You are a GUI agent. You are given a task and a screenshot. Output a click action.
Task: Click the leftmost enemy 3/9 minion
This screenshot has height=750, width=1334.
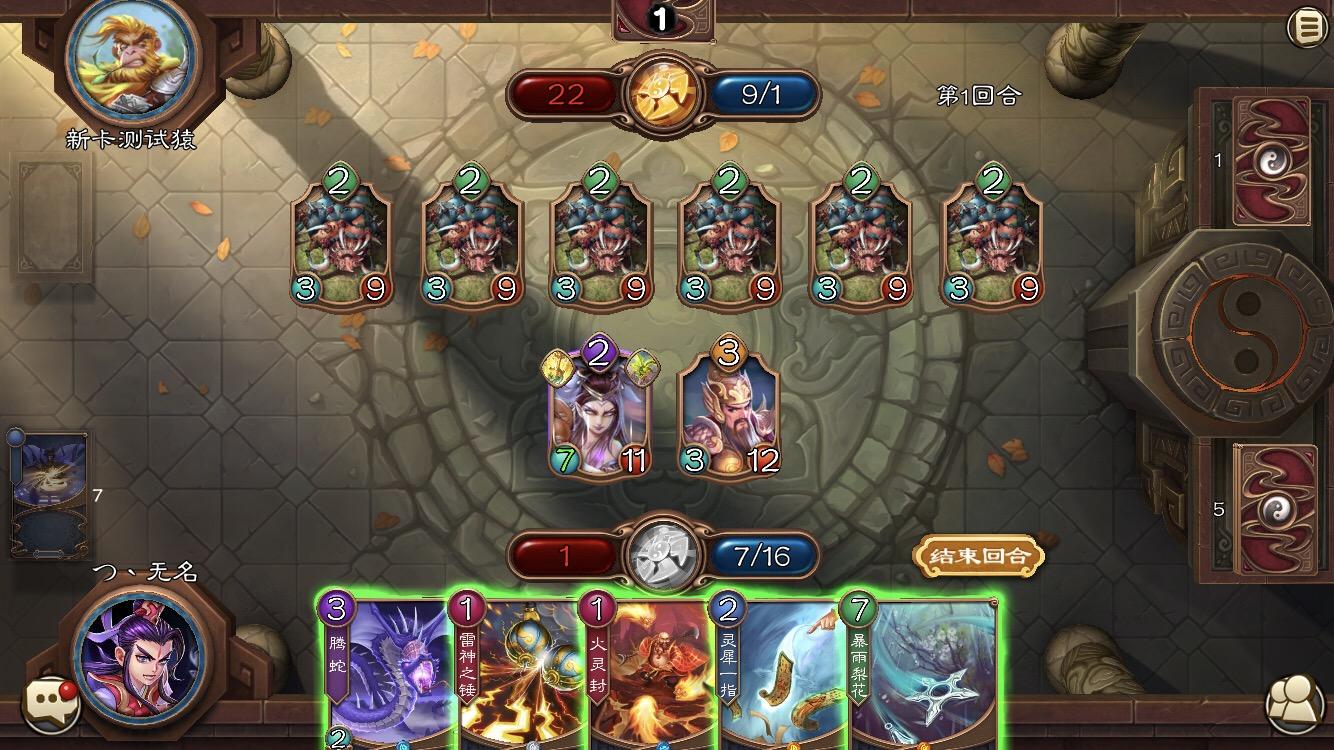[x=340, y=240]
